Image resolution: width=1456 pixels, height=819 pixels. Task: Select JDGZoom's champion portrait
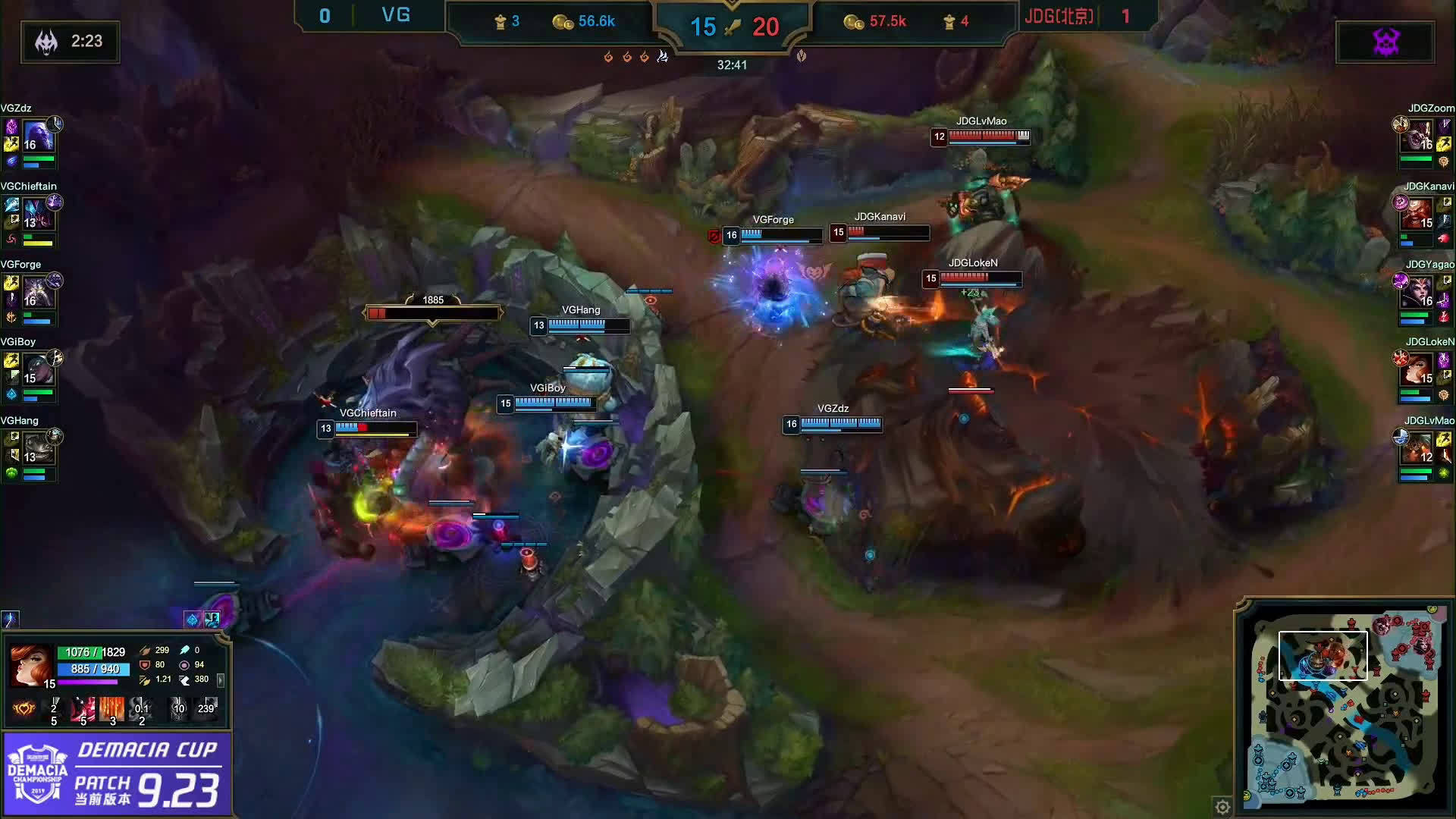pos(1420,136)
